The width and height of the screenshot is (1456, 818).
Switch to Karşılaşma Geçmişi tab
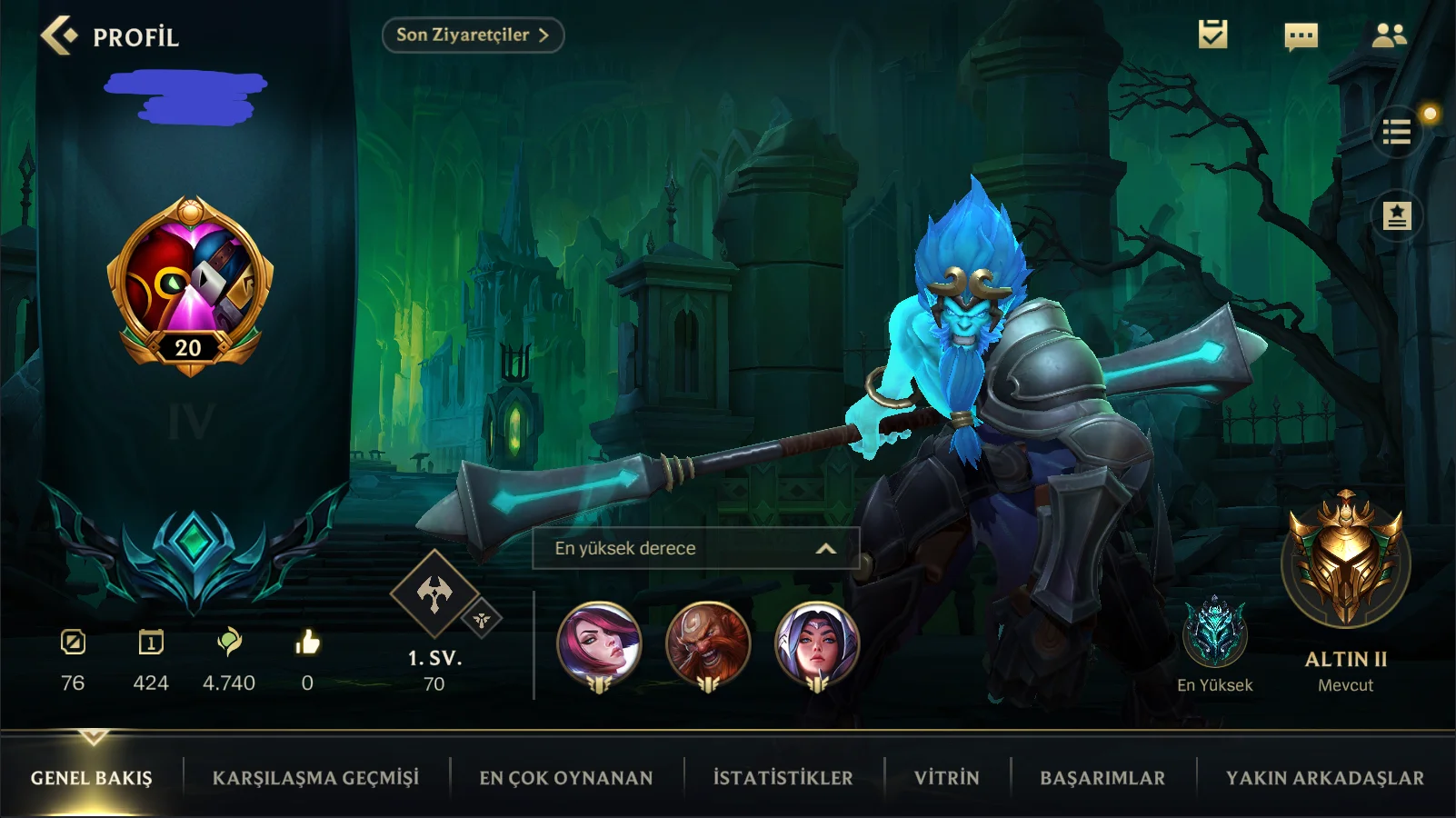pyautogui.click(x=315, y=778)
